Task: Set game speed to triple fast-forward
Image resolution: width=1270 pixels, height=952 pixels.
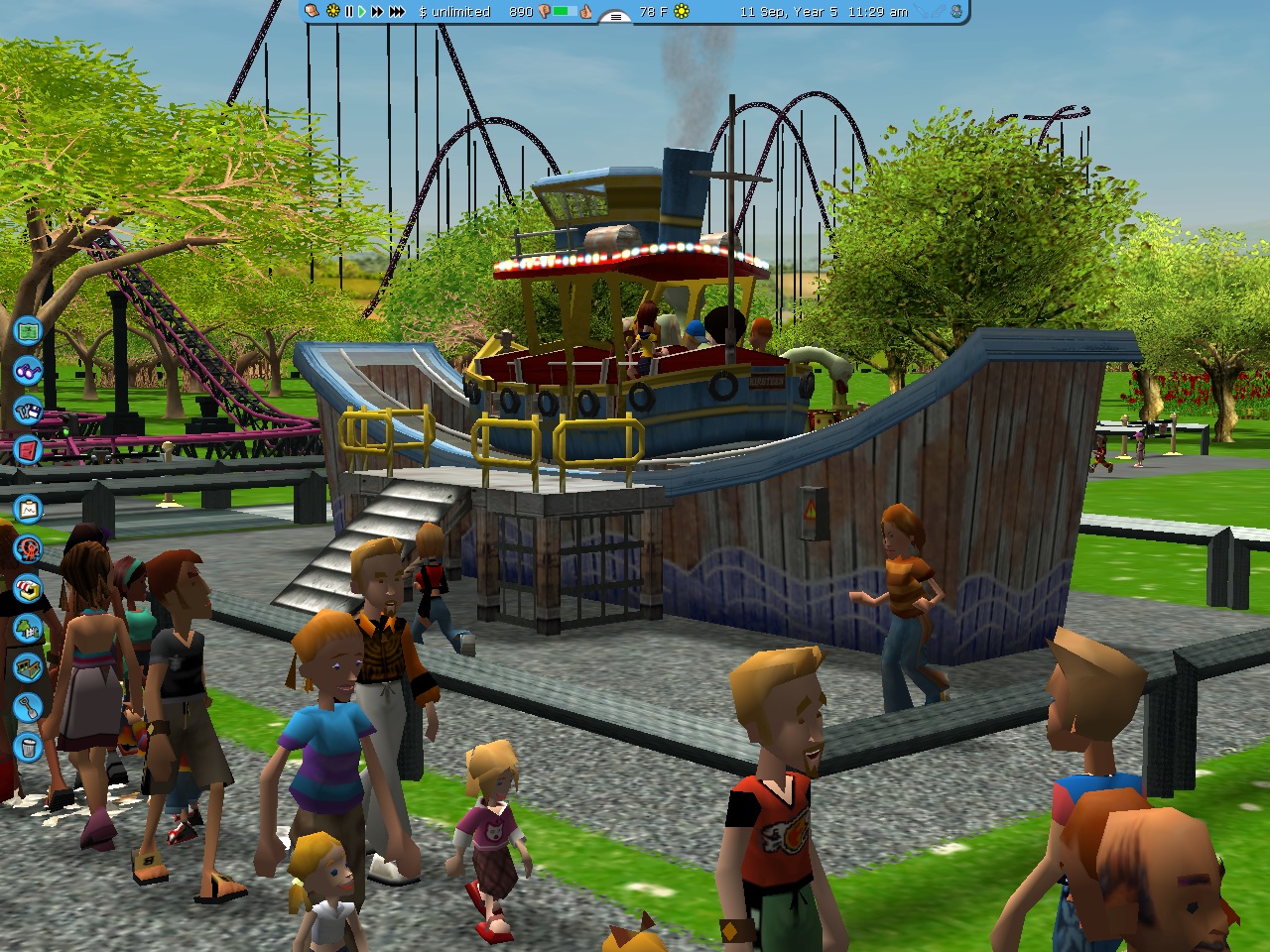Action: 397,12
